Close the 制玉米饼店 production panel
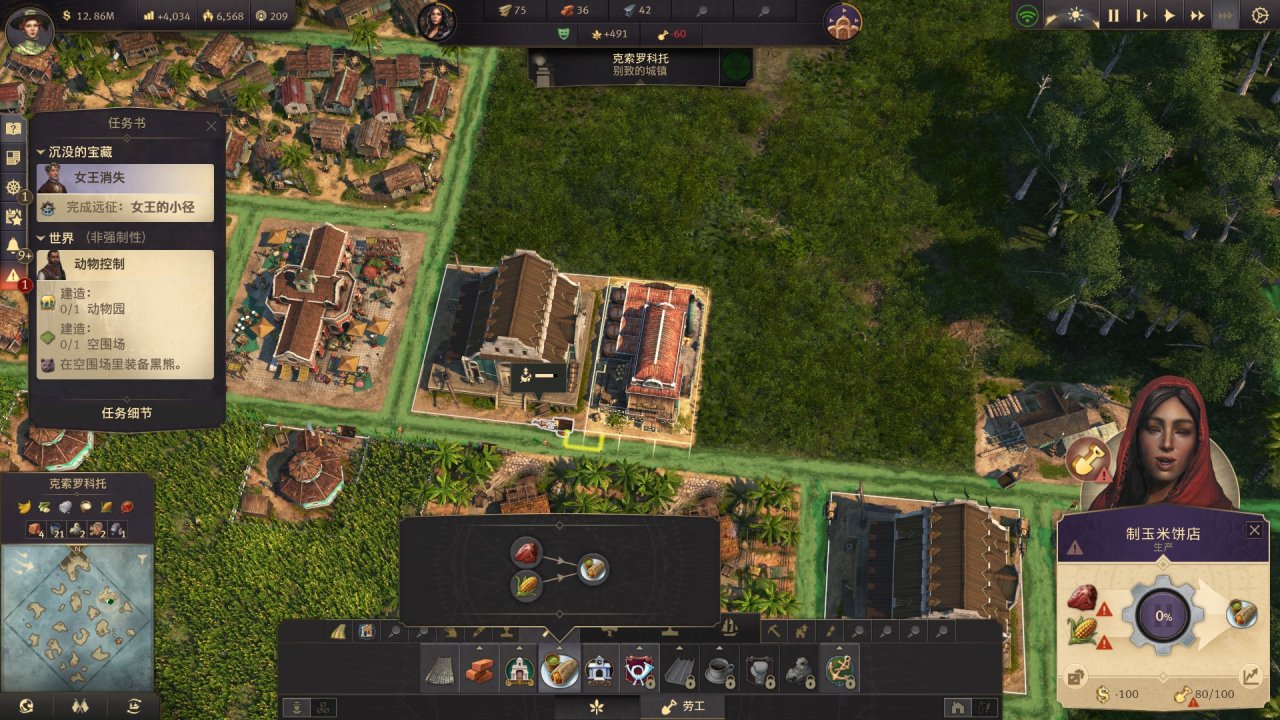This screenshot has height=720, width=1280. [1254, 530]
